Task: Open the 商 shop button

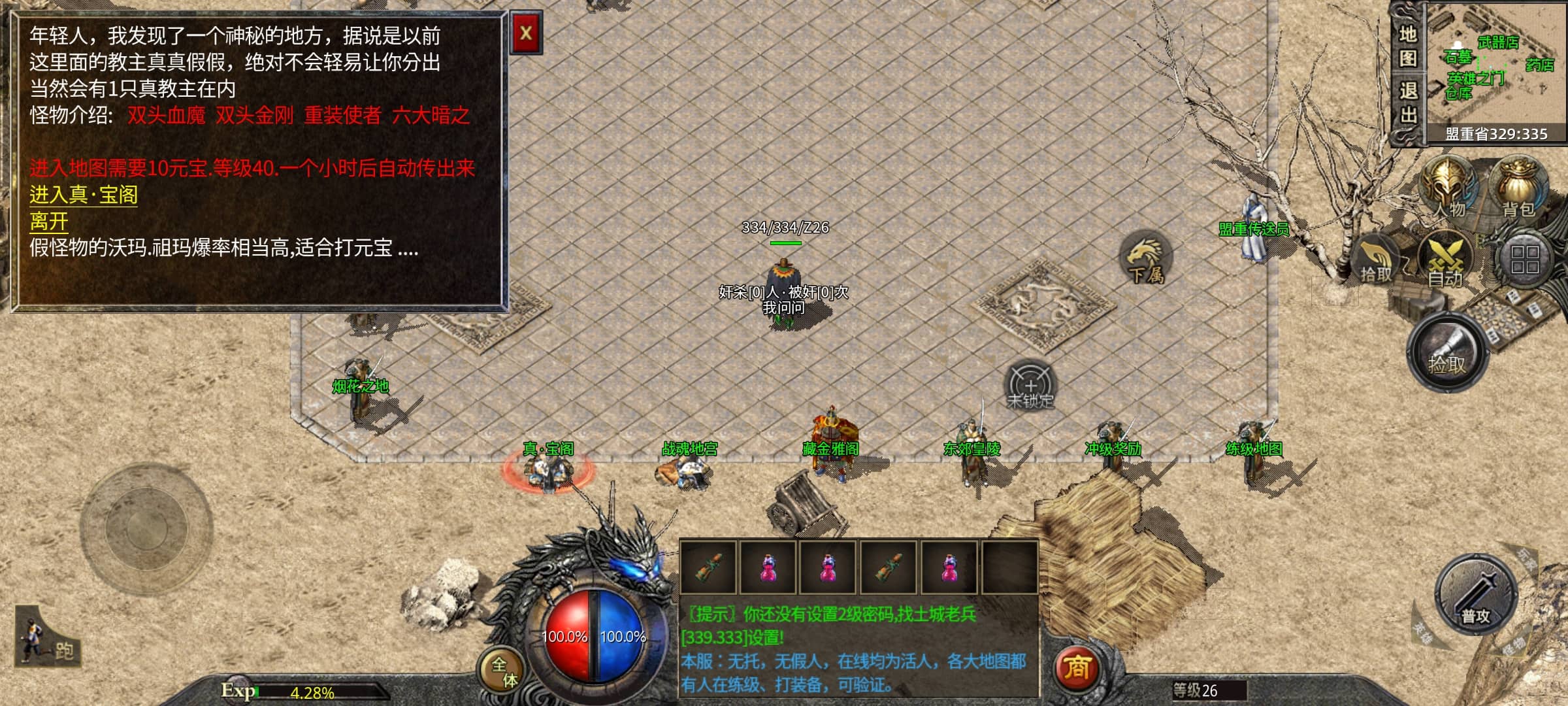Action: click(x=1077, y=667)
